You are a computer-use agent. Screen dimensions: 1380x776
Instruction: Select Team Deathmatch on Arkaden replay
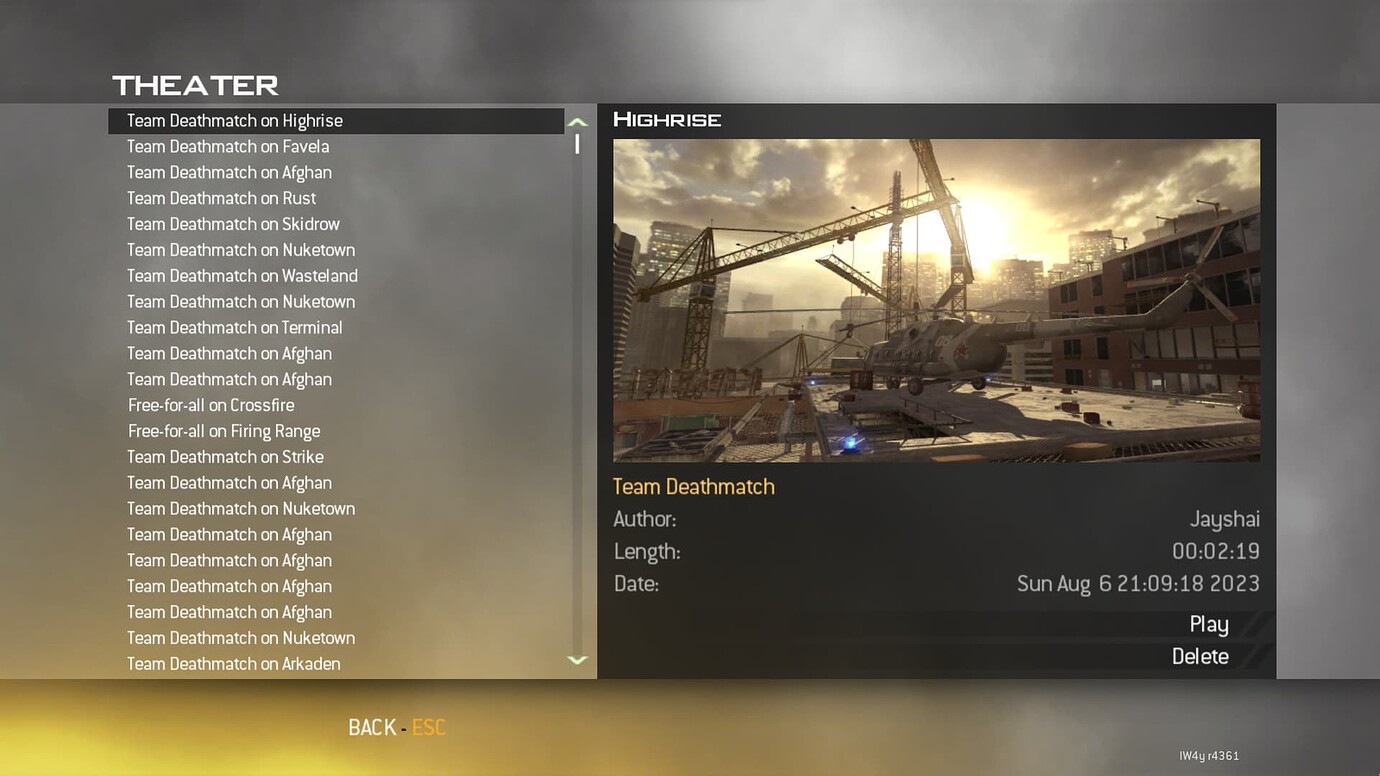click(233, 663)
